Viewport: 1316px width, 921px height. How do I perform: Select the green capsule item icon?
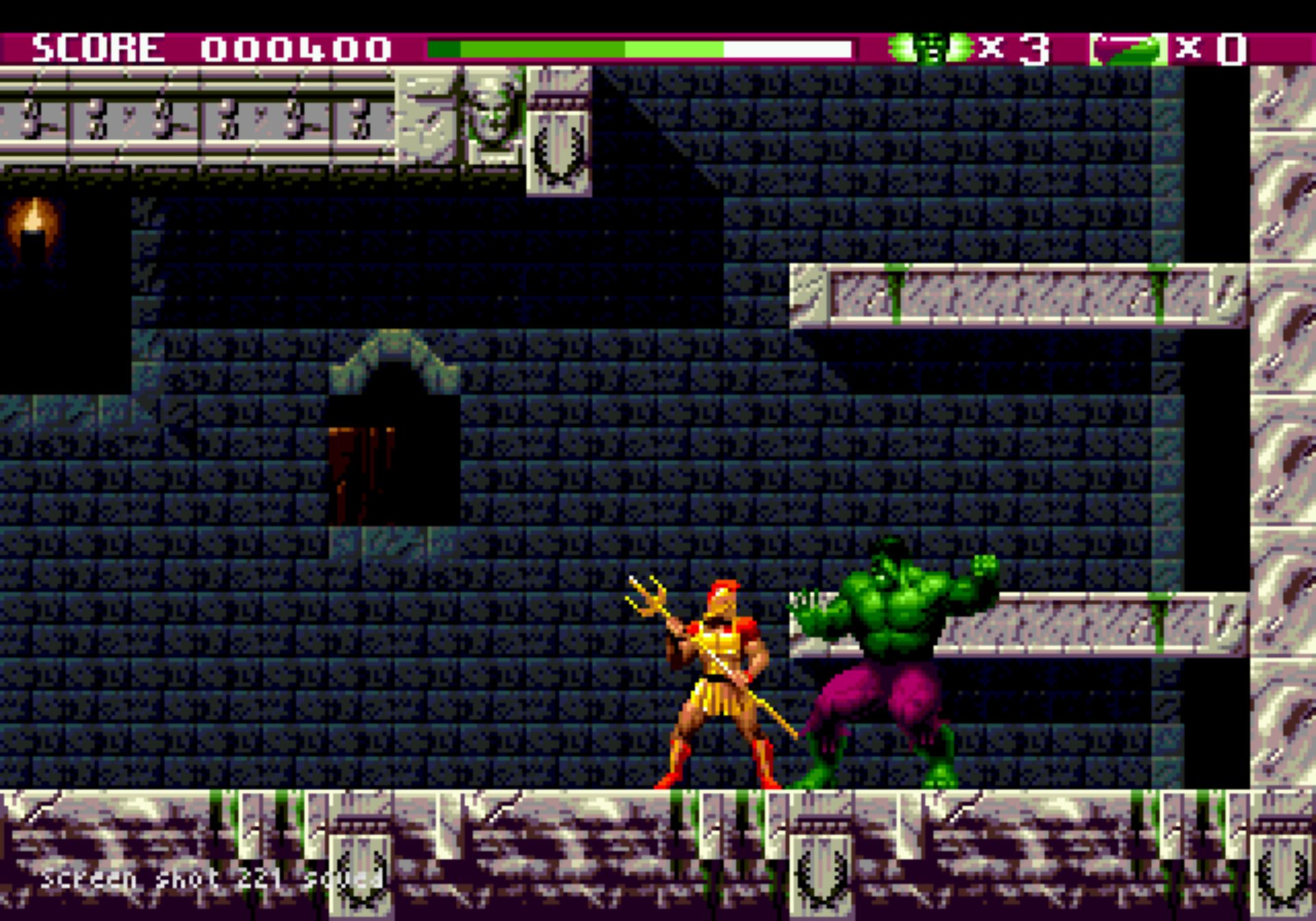coord(1129,49)
